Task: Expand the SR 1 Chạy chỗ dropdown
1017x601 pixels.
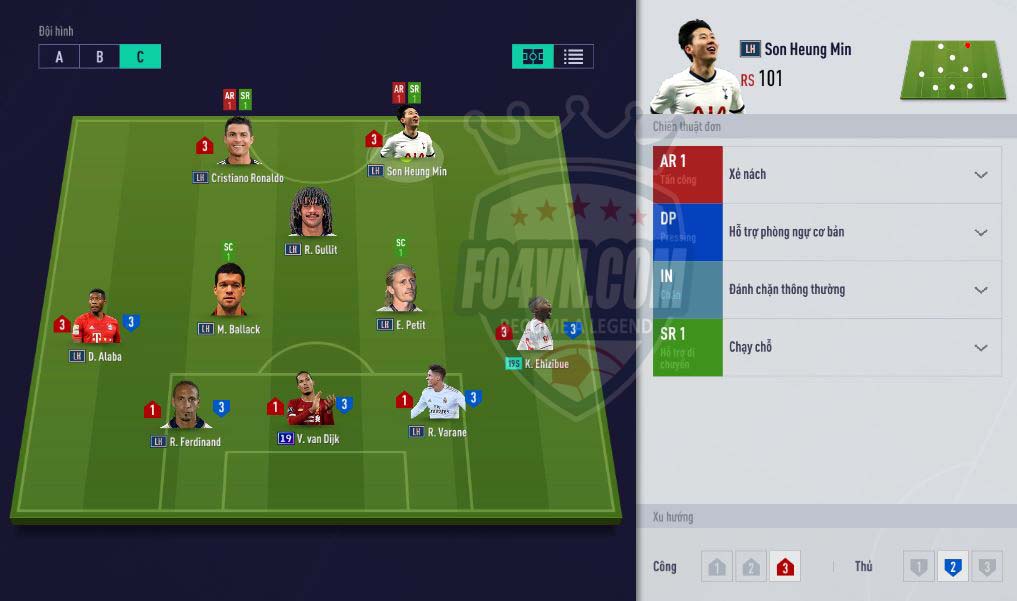Action: 980,348
